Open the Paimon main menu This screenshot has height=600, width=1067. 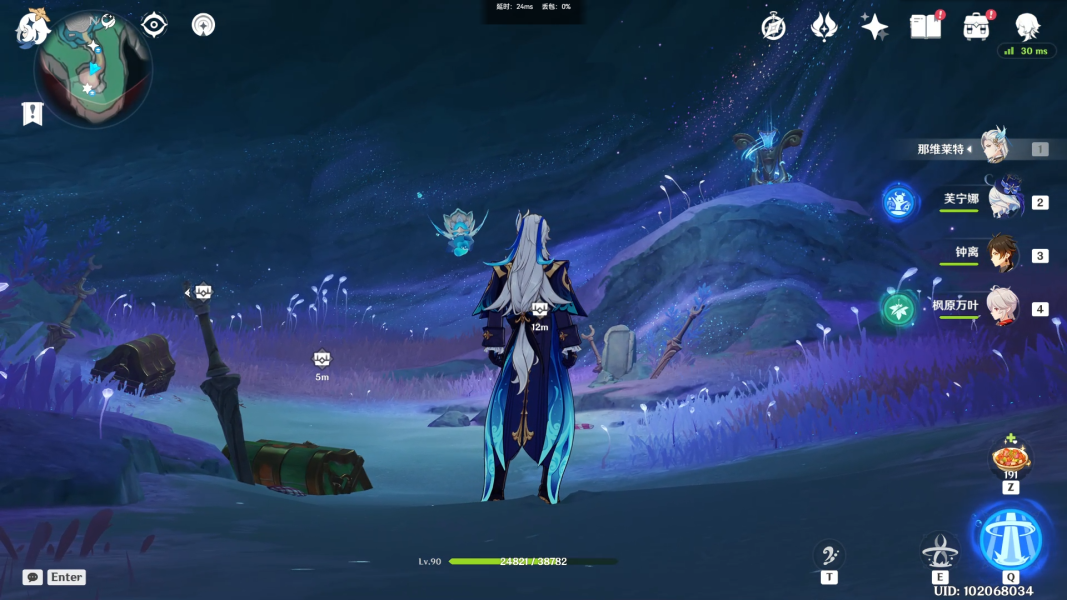33,27
